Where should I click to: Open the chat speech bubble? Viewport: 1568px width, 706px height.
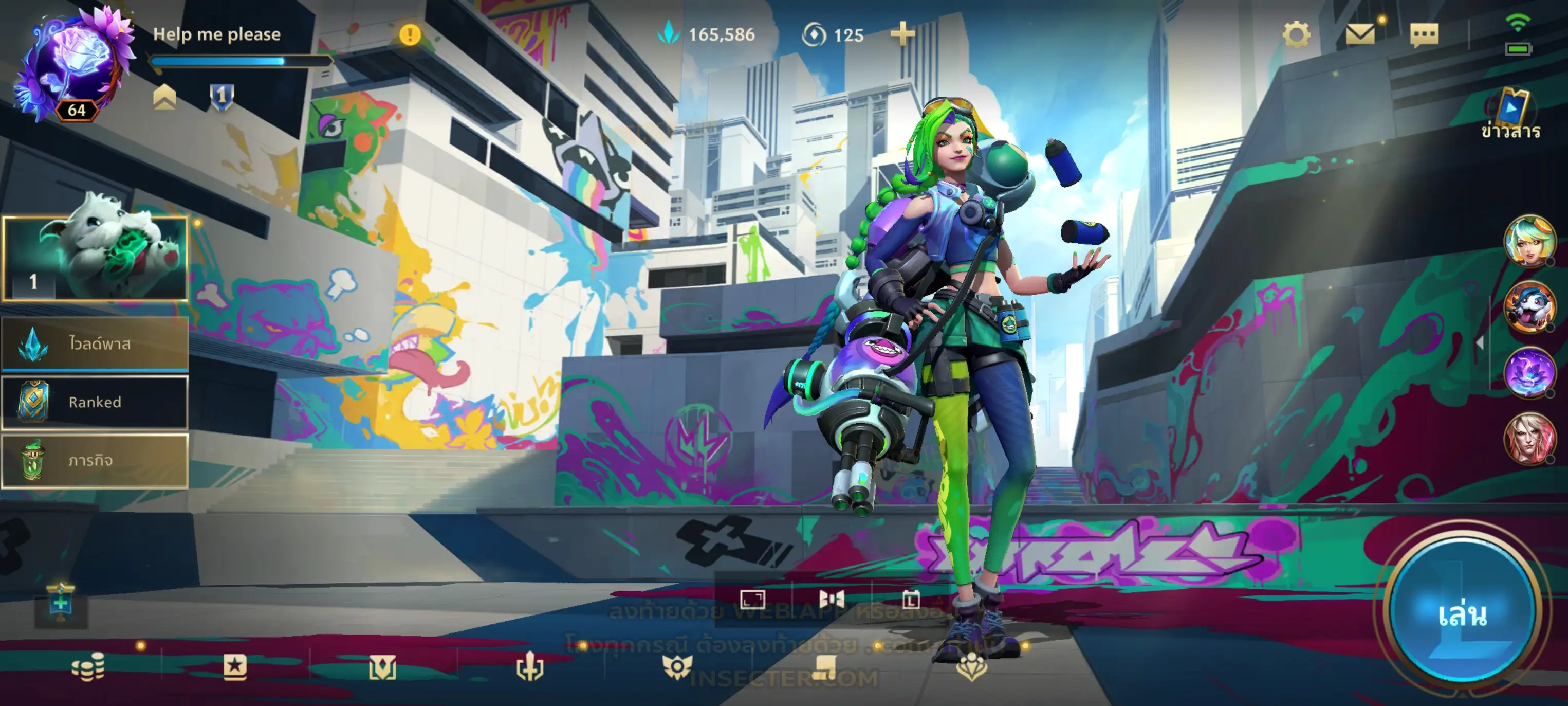point(1424,35)
